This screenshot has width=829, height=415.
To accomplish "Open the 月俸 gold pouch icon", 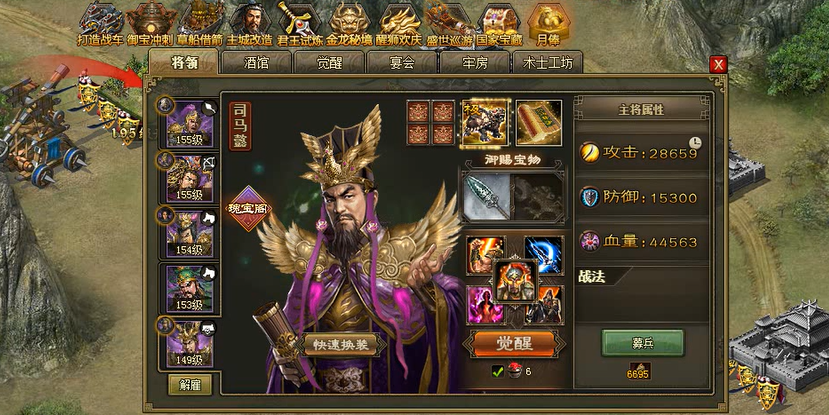I will point(547,22).
